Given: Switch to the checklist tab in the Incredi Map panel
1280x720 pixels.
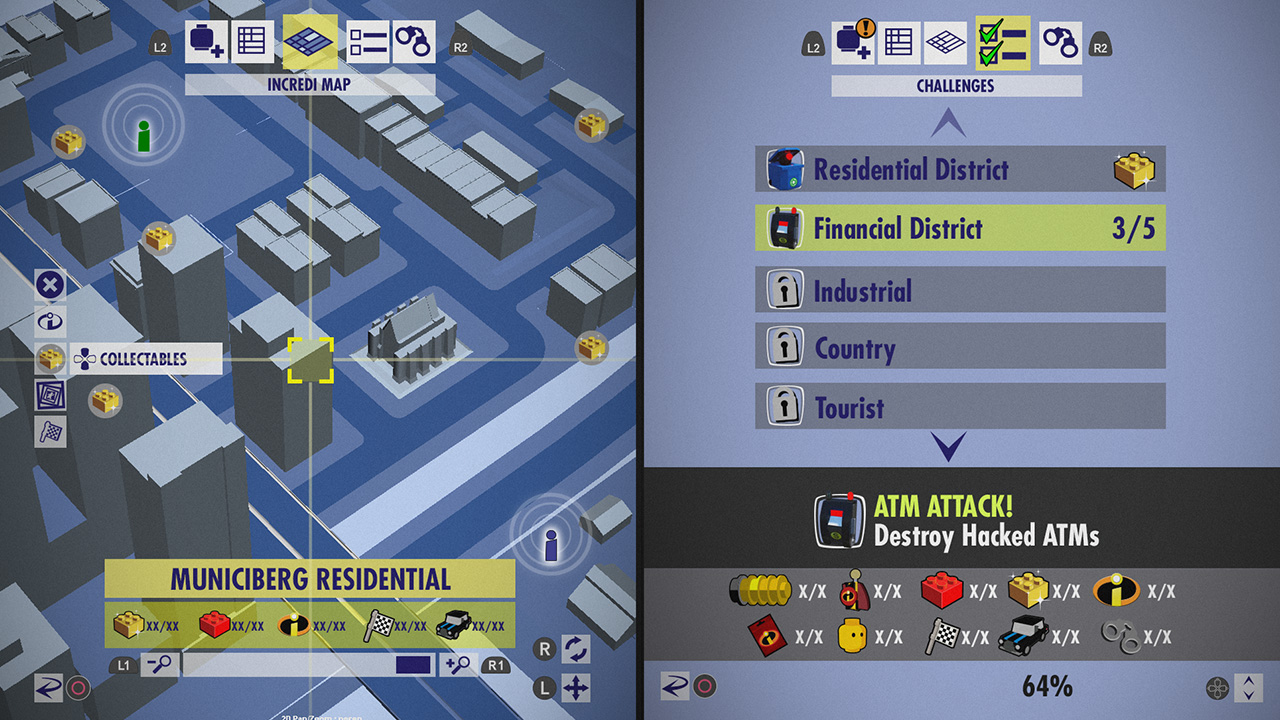Looking at the screenshot, I should (x=367, y=43).
